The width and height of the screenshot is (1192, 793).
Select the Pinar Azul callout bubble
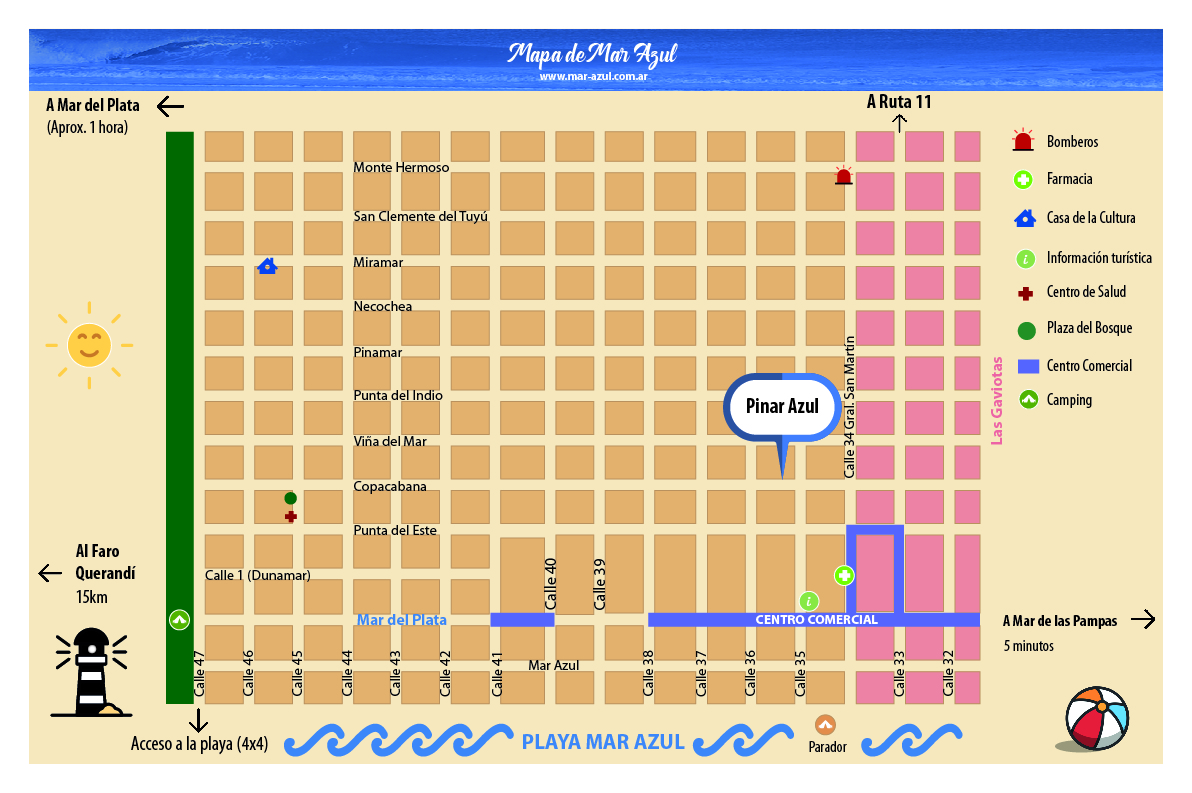point(782,406)
